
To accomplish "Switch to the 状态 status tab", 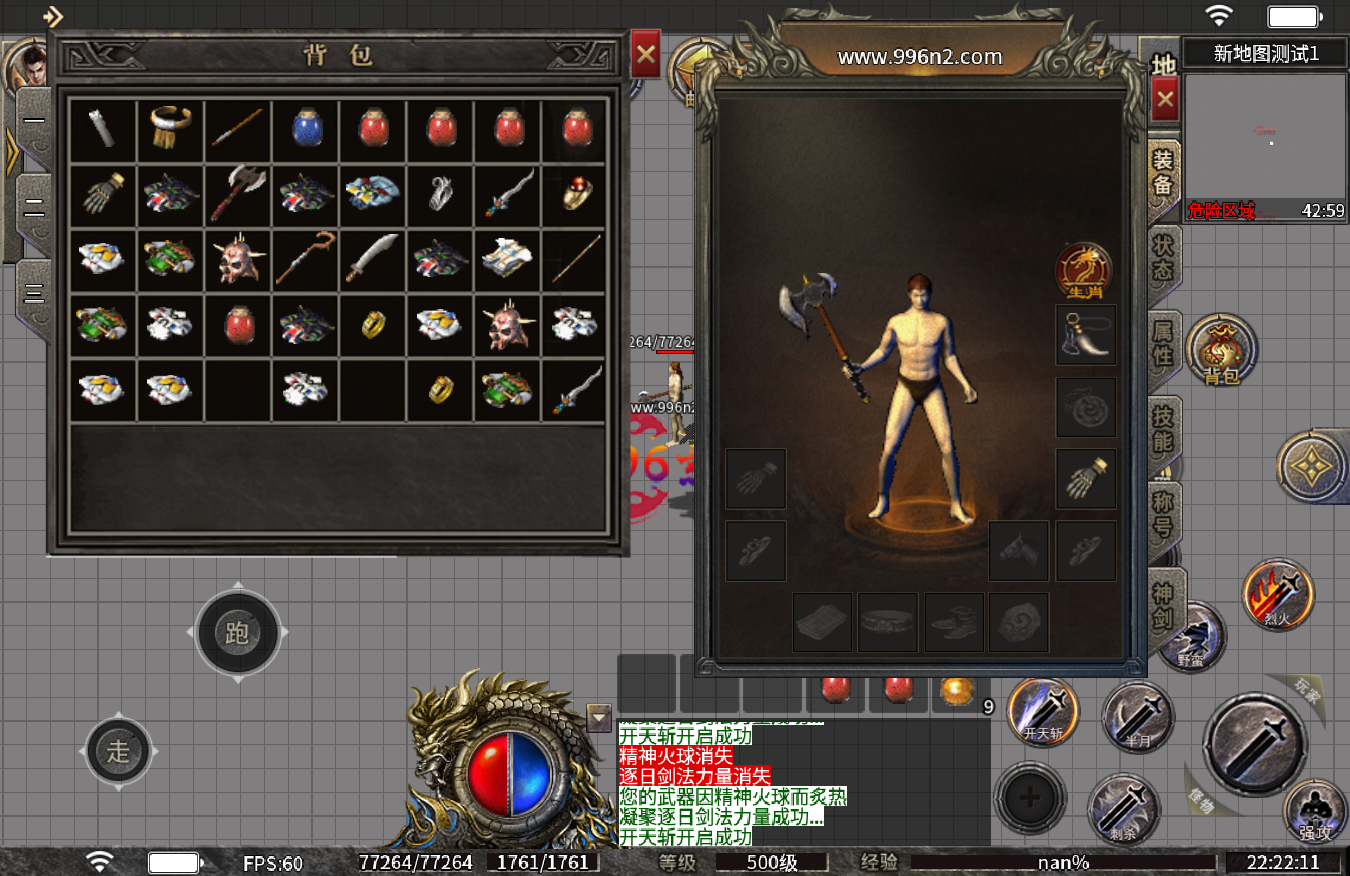I will [1164, 258].
